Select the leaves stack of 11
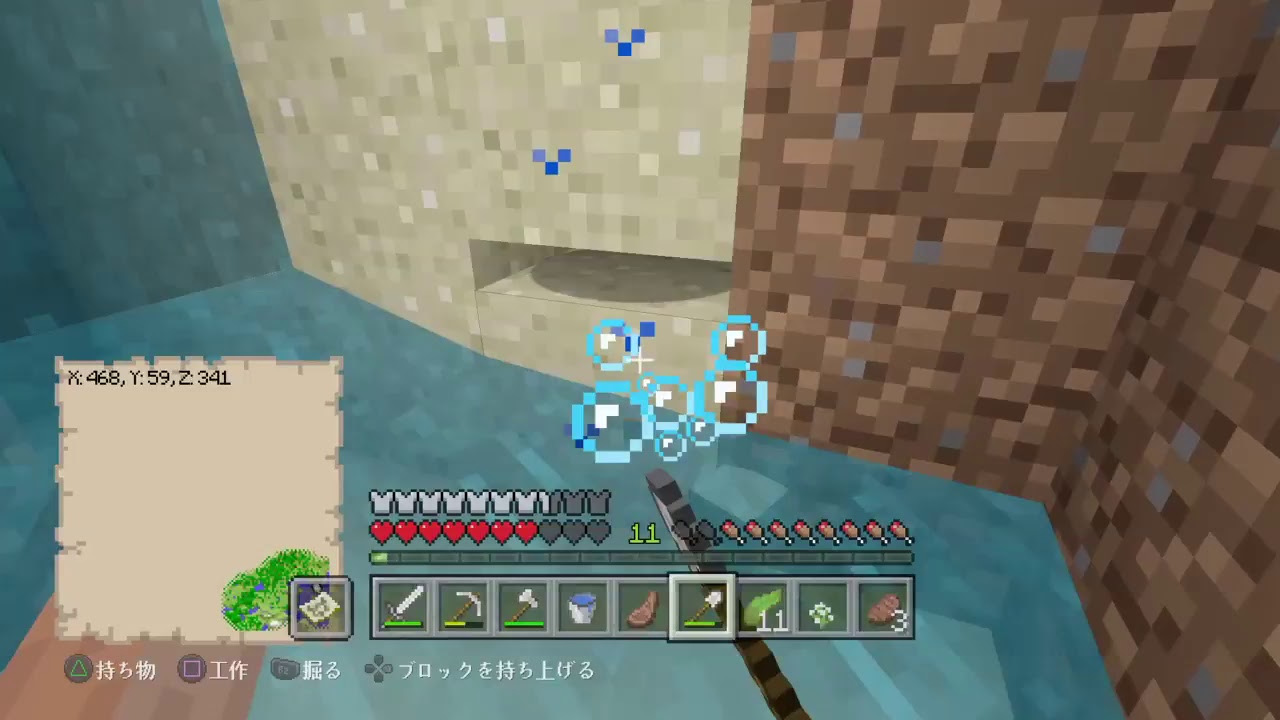Viewport: 1280px width, 720px height. [x=763, y=605]
